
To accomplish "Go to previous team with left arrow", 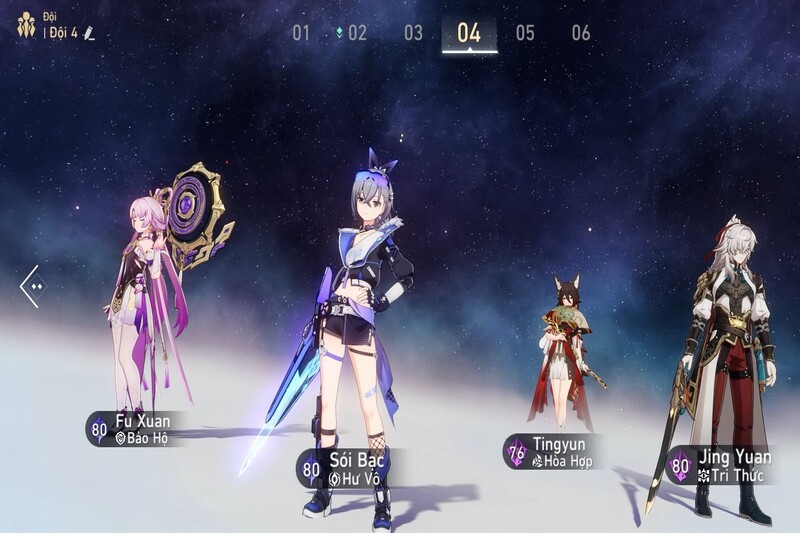I will coord(32,286).
